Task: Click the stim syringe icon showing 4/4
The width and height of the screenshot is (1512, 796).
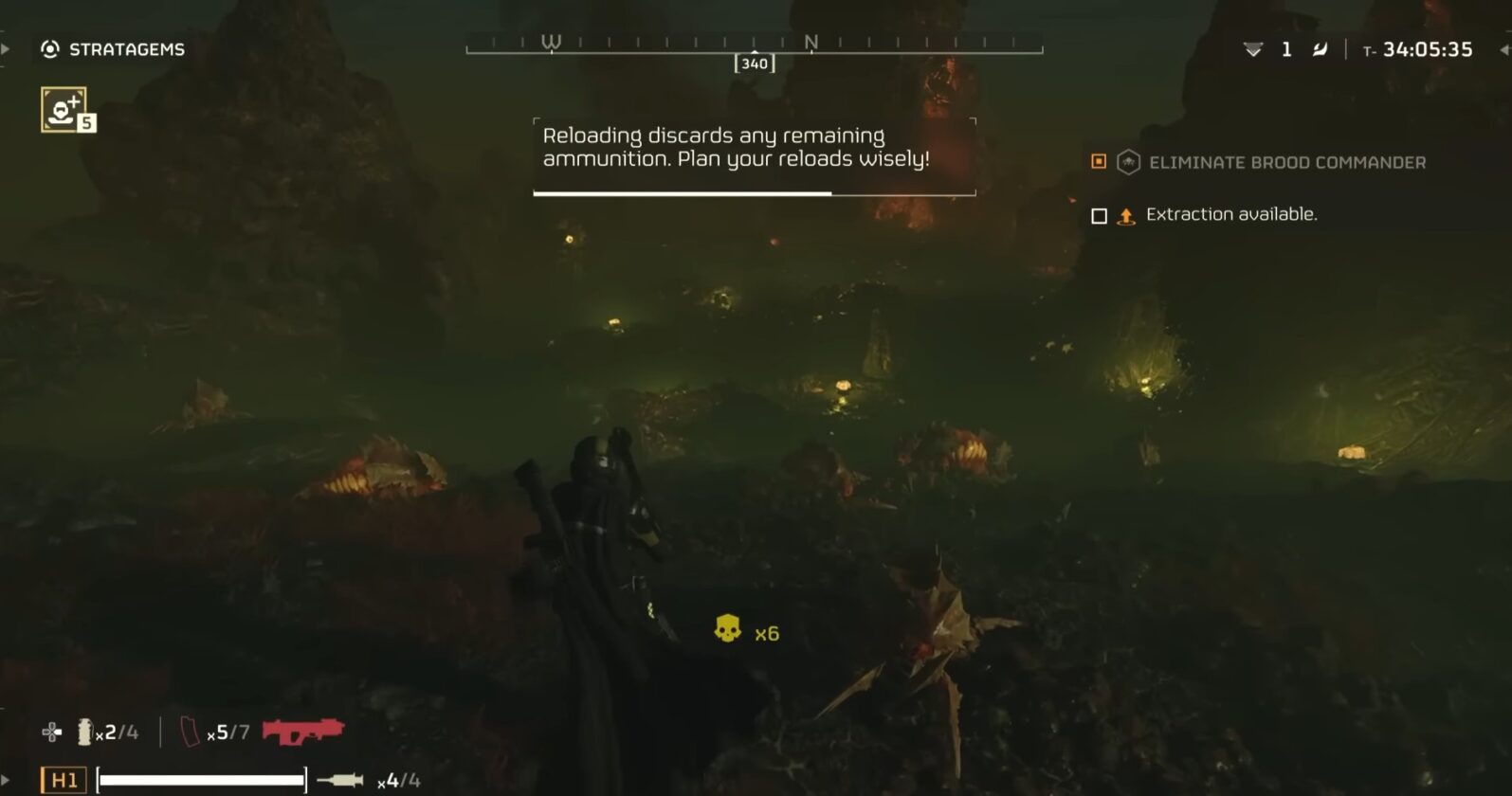Action: coord(341,780)
